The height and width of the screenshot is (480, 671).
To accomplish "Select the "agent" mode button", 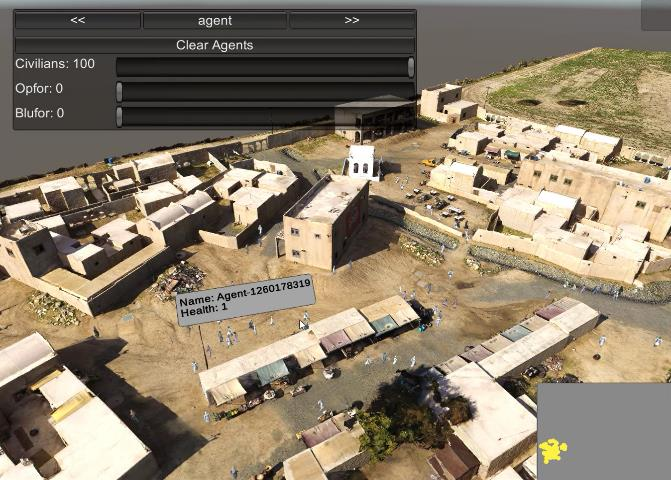I will tap(215, 20).
